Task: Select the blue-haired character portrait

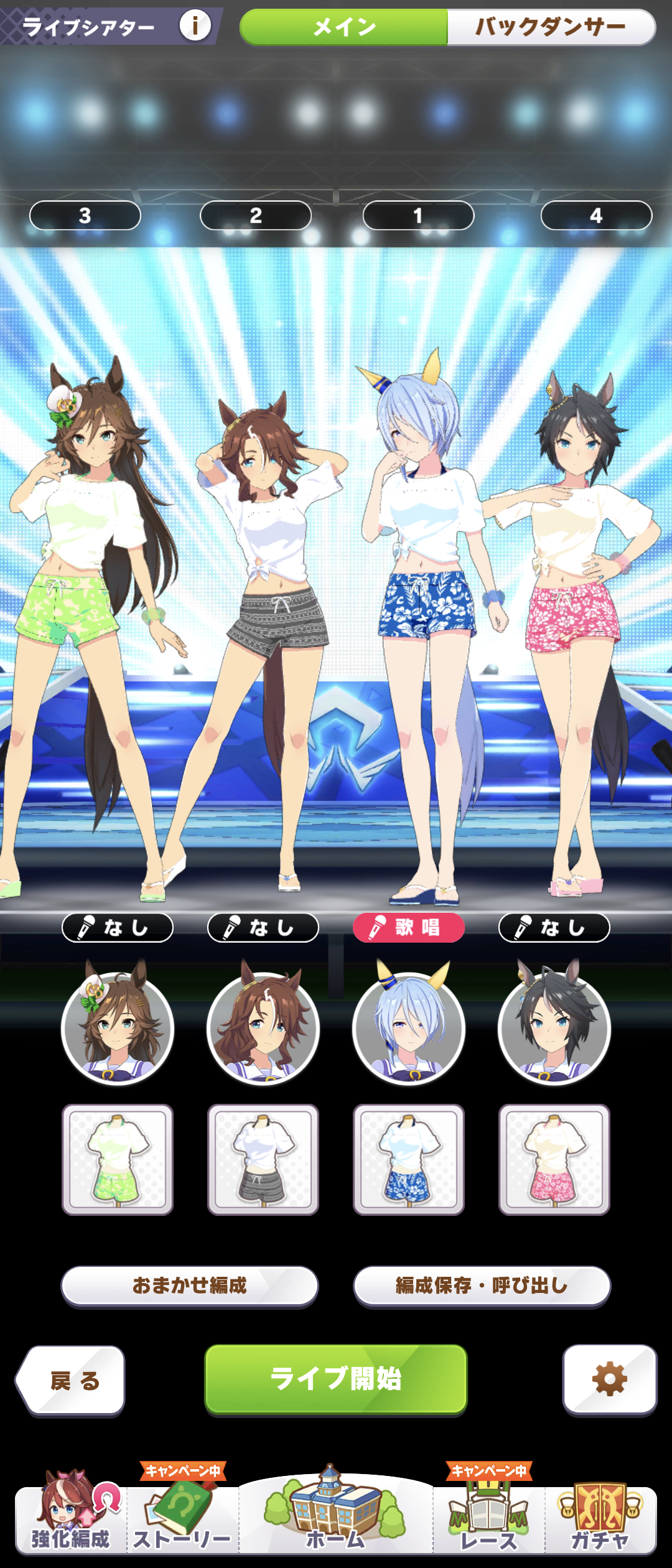Action: pyautogui.click(x=409, y=1028)
